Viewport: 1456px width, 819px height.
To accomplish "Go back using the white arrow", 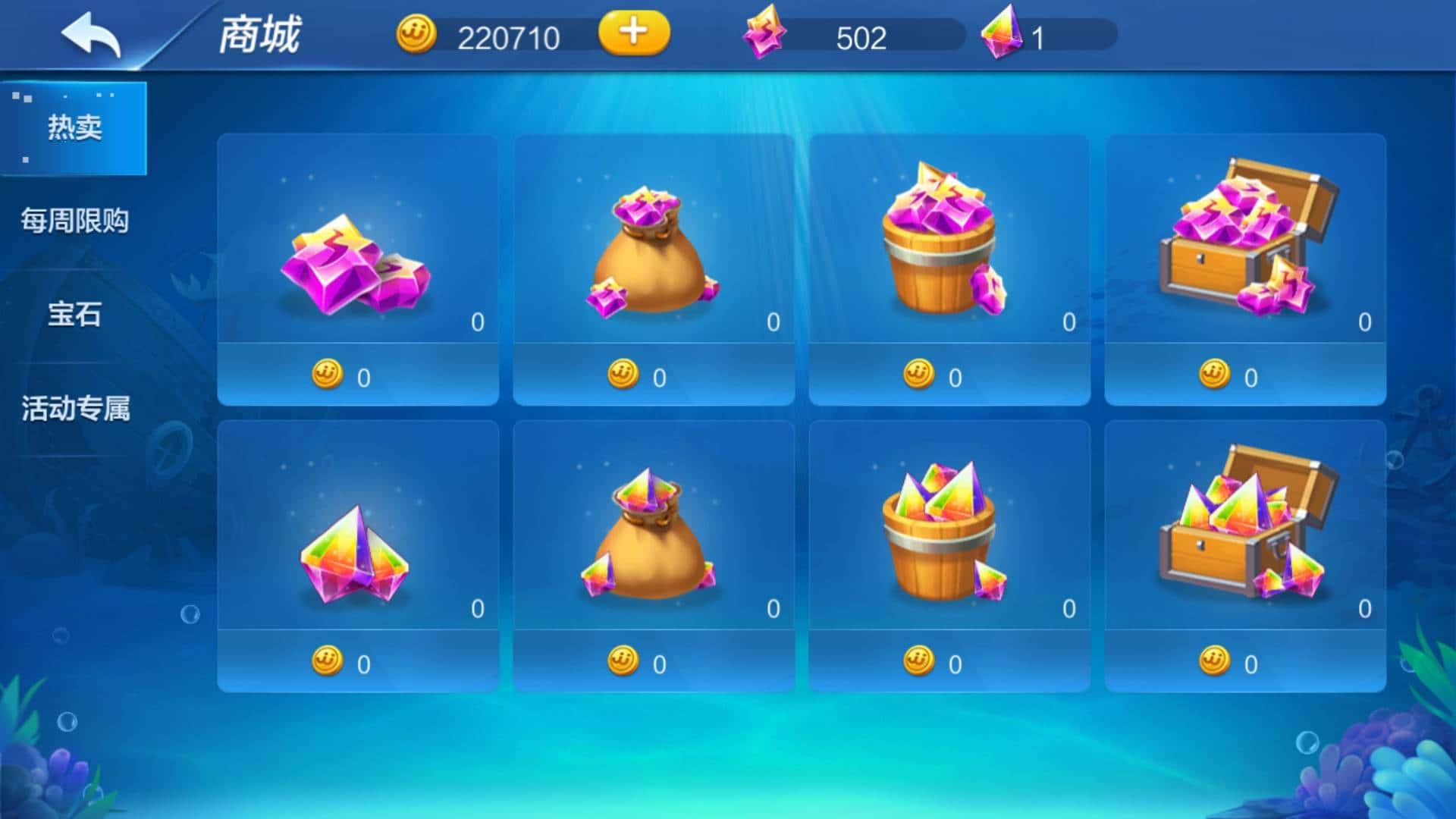I will click(x=91, y=35).
